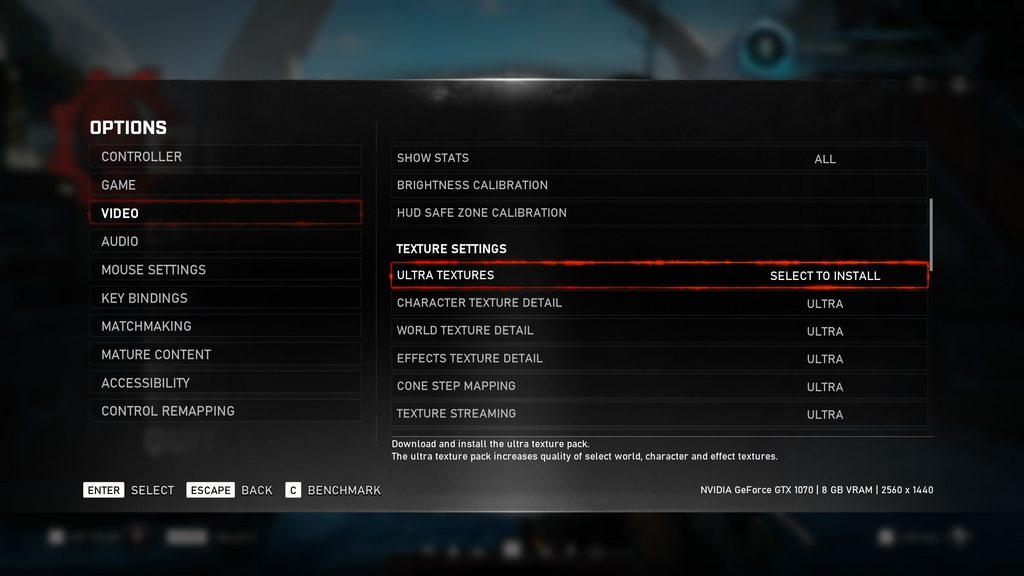Click the Benchmark option
Image resolution: width=1024 pixels, height=576 pixels.
point(333,490)
